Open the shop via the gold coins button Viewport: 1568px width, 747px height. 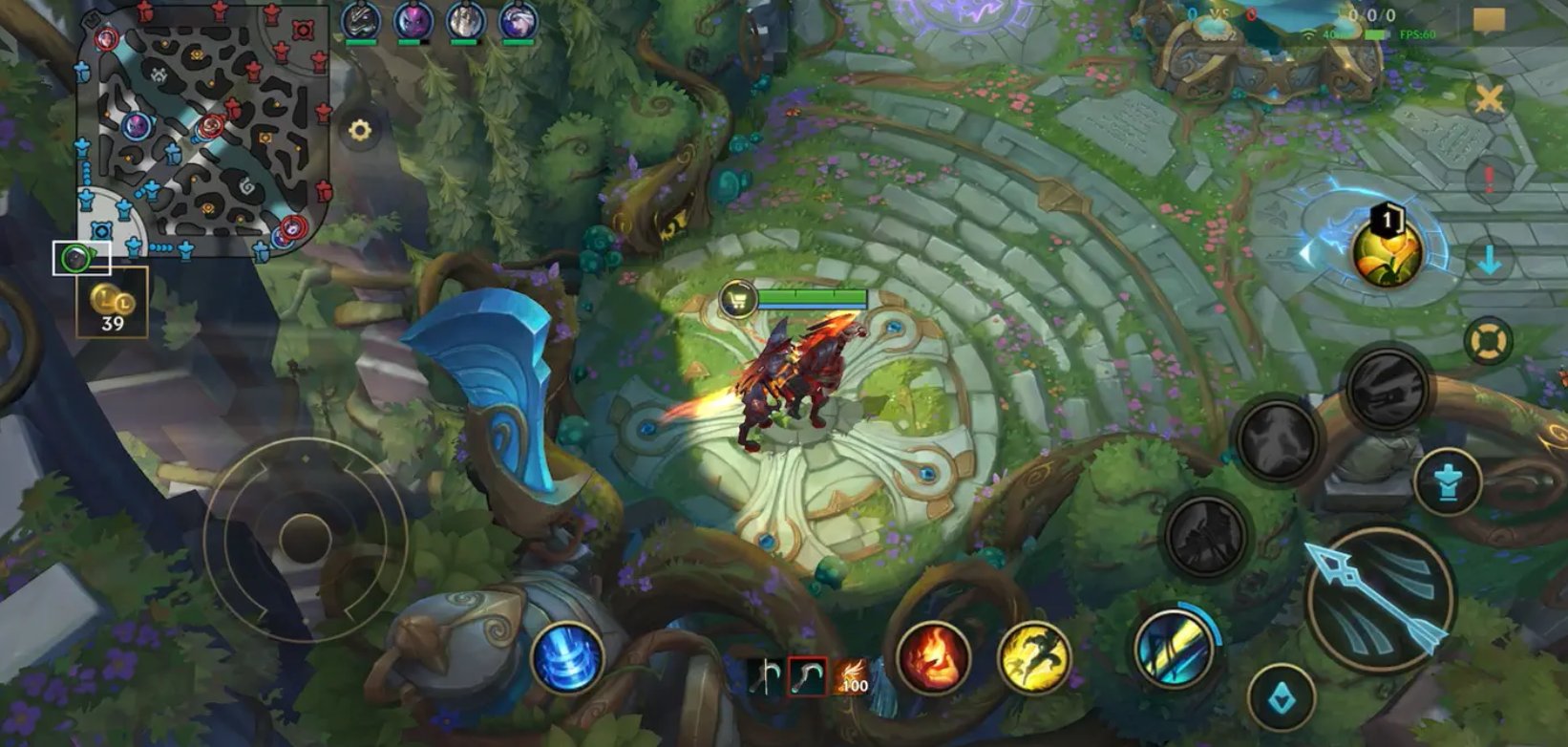[x=113, y=304]
